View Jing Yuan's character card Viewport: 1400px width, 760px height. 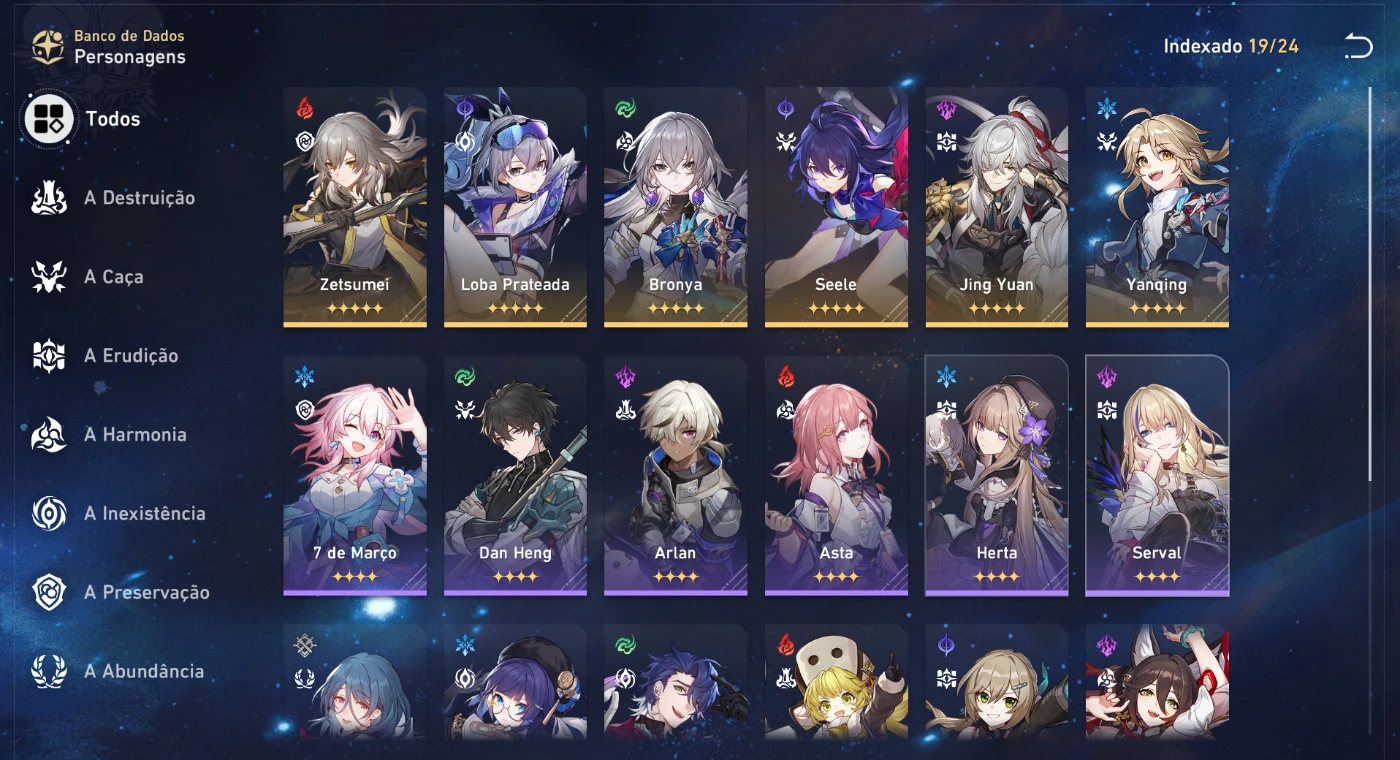point(996,206)
